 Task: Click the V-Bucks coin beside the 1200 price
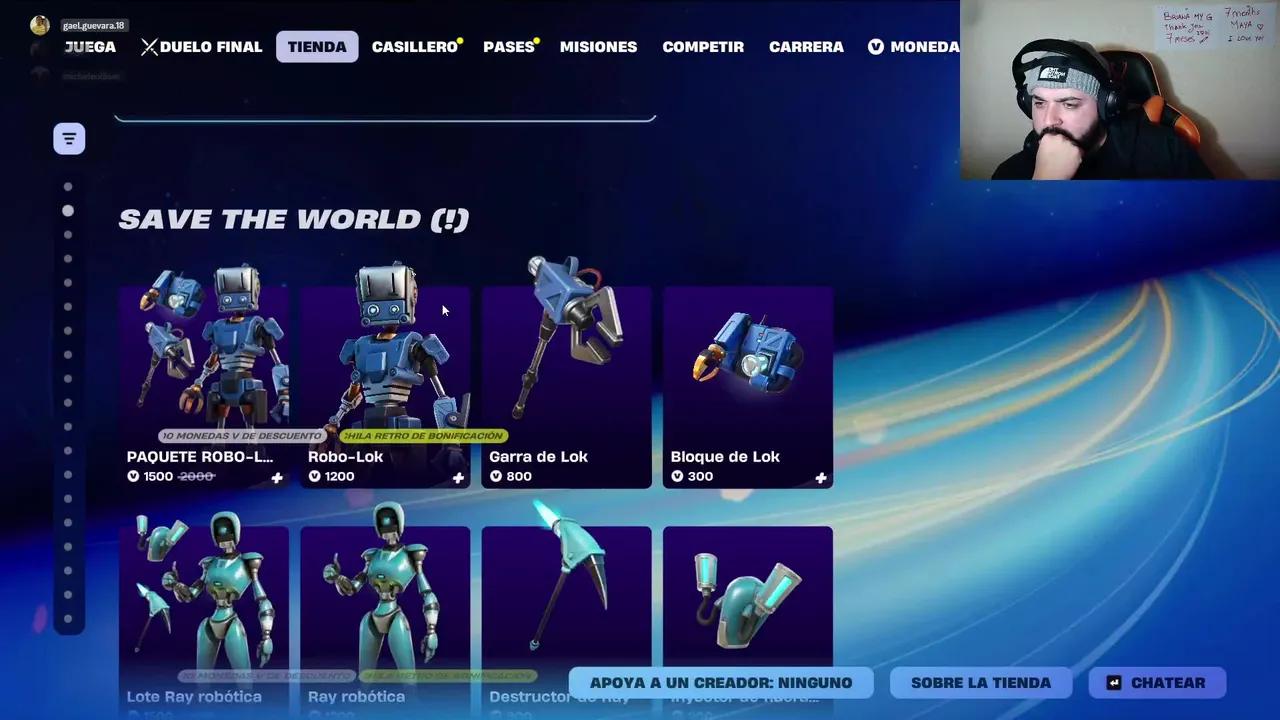click(315, 476)
